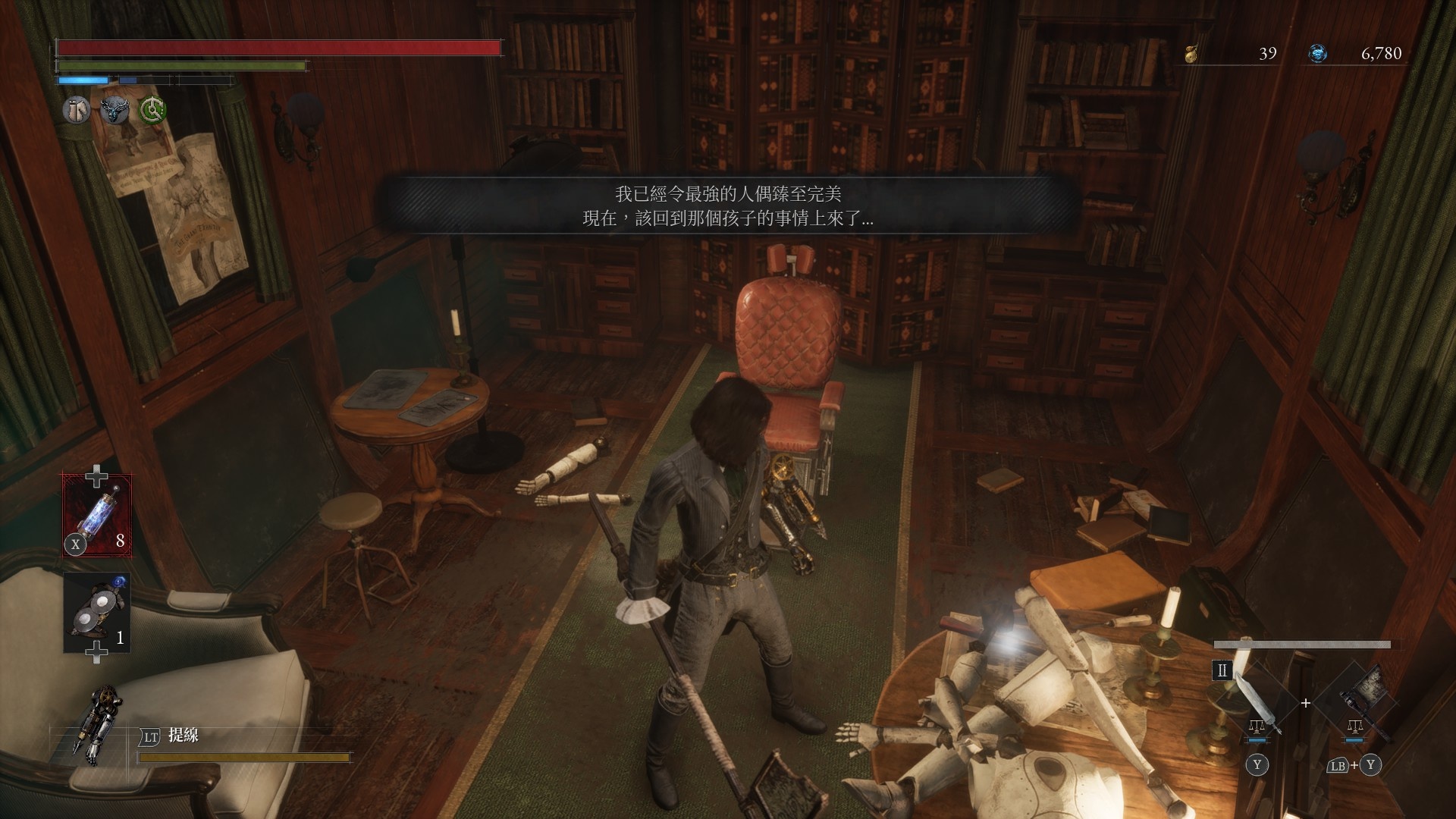Select the lower belt item slot
This screenshot has height=819, width=1456.
97,613
